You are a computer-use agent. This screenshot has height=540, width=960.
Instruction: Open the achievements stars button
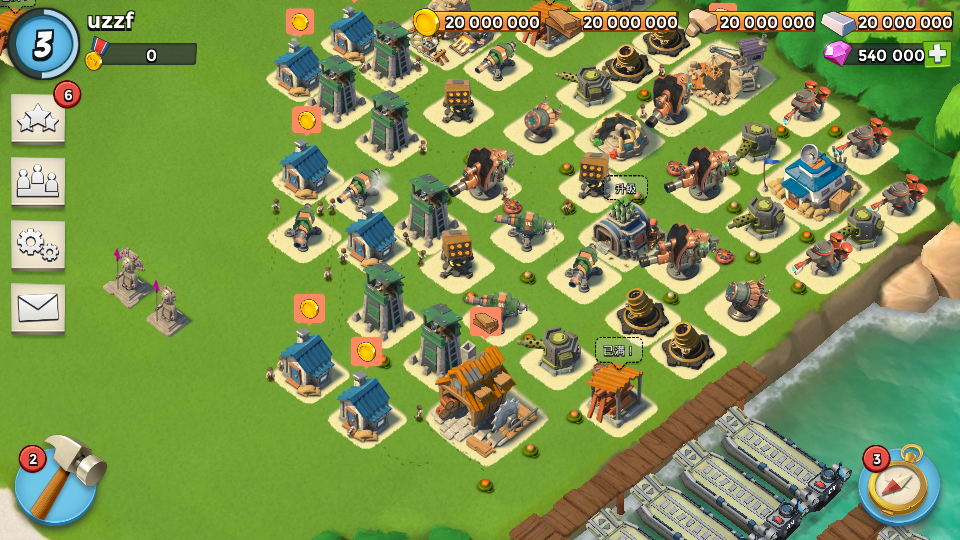pyautogui.click(x=38, y=119)
